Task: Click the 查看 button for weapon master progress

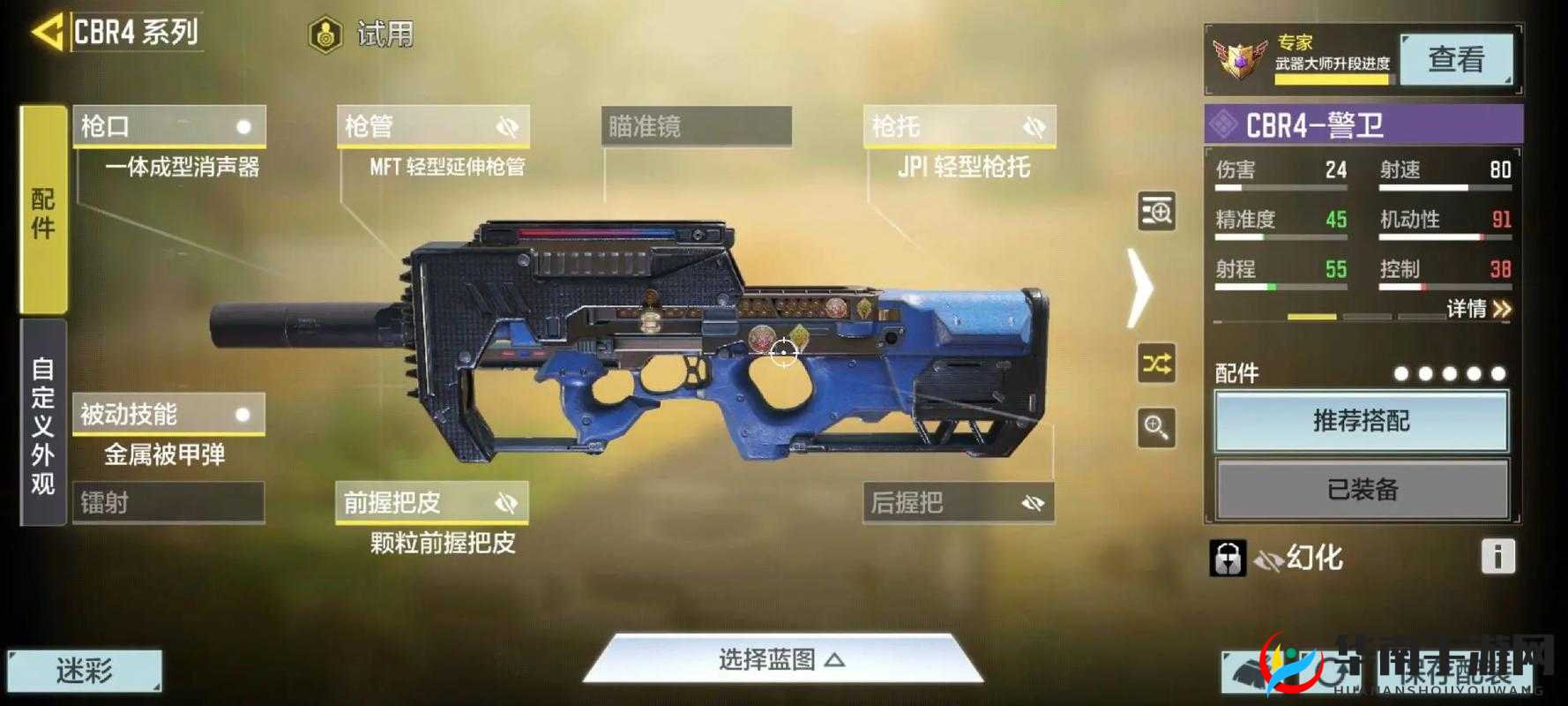Action: (1455, 59)
